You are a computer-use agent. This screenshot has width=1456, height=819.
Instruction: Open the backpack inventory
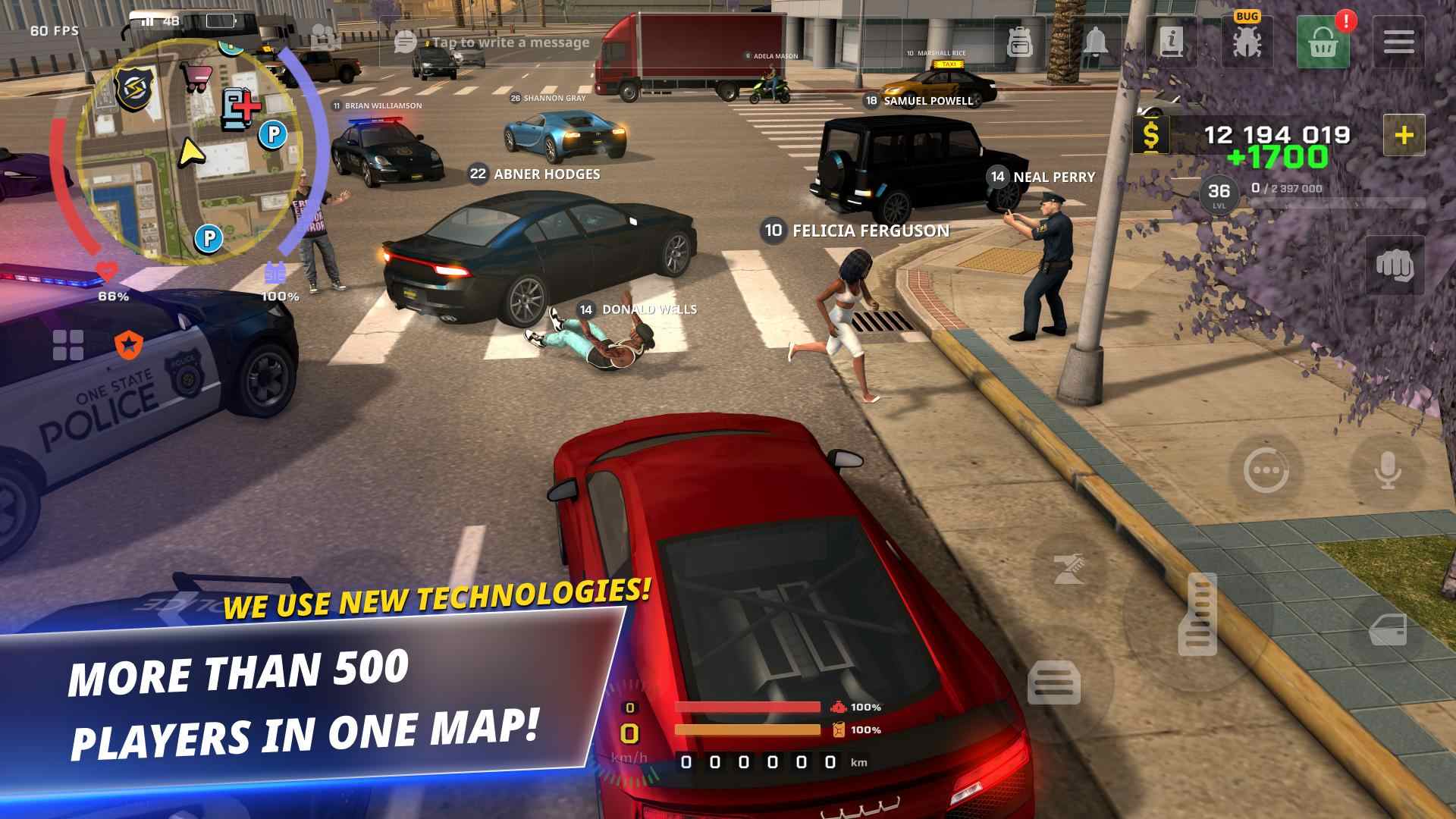(1021, 41)
